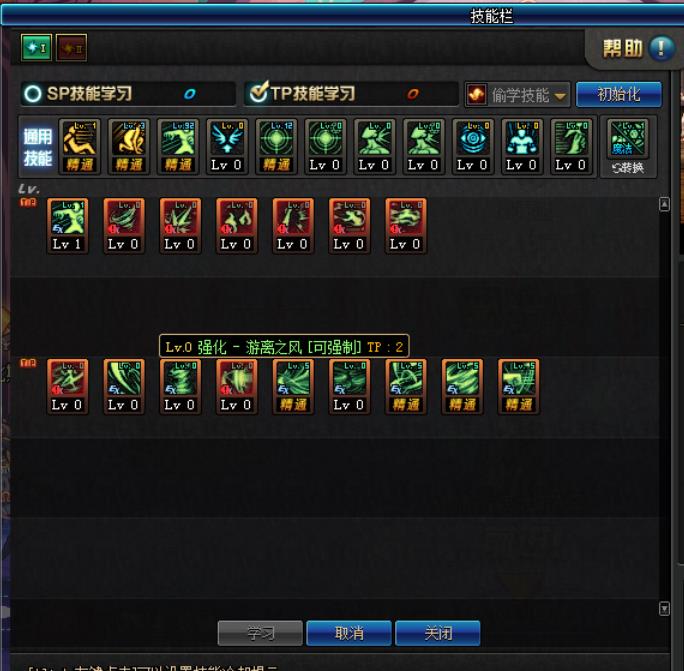Click the 取消 cancel button
The height and width of the screenshot is (671, 684).
tap(349, 633)
